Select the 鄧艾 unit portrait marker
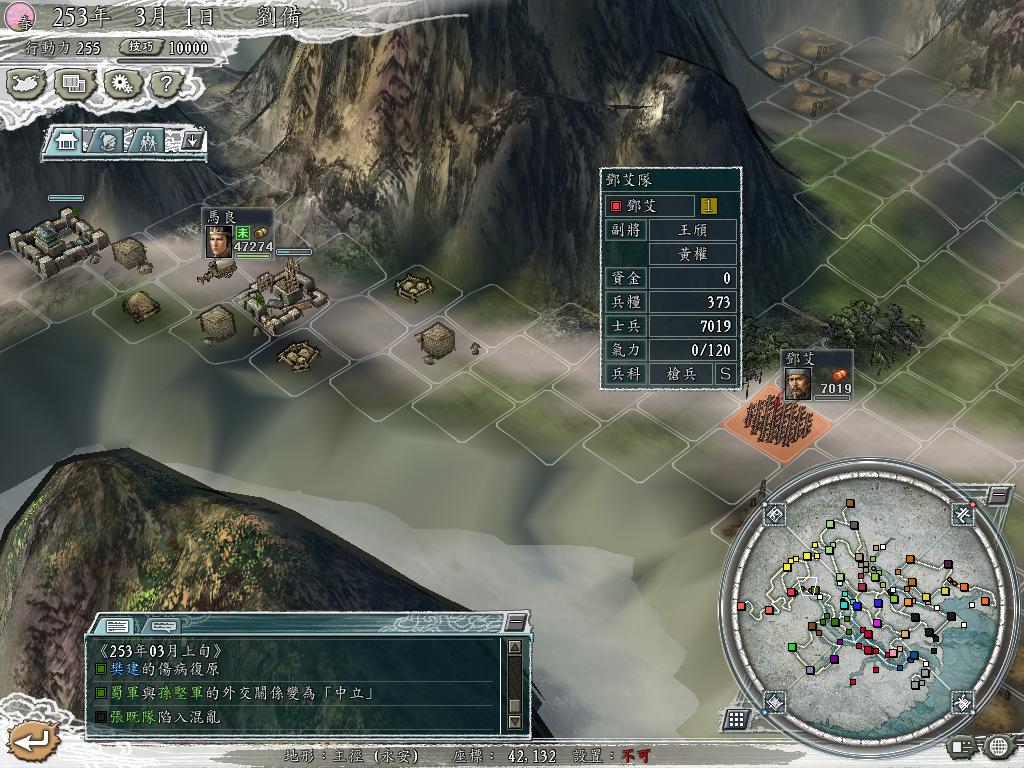The height and width of the screenshot is (768, 1024). 796,382
